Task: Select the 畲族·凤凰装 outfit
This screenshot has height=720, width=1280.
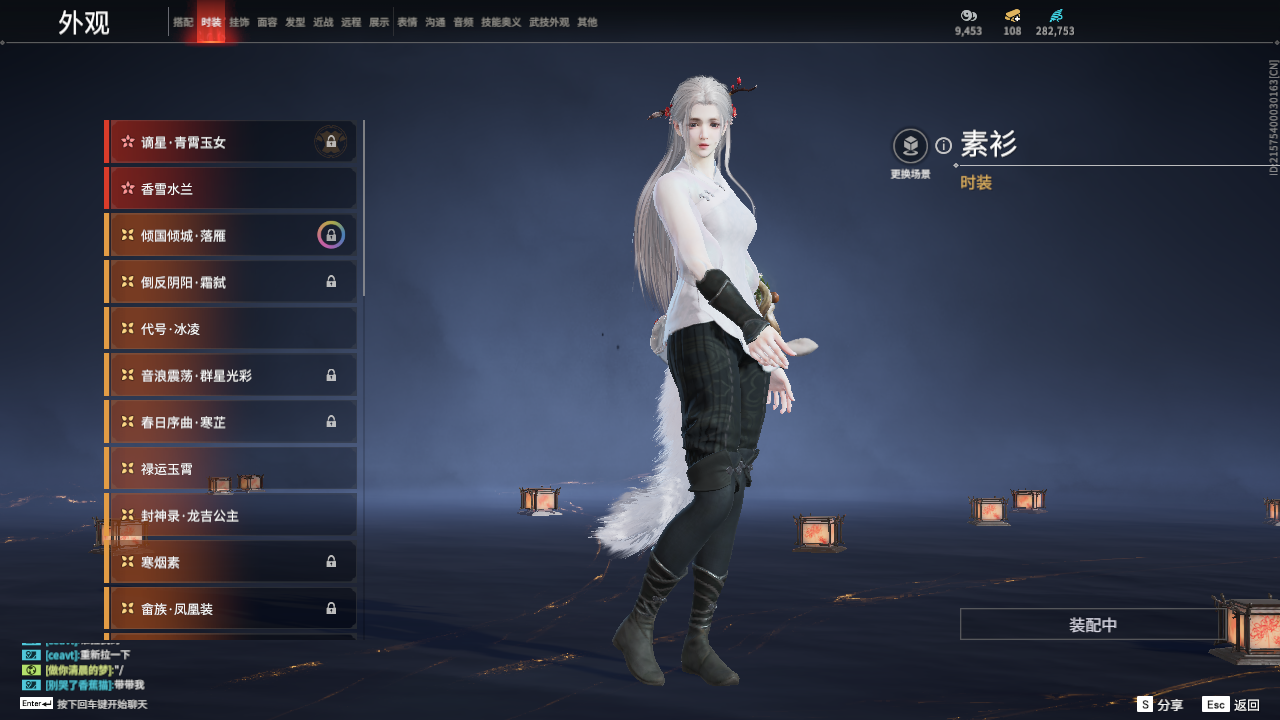Action: (231, 608)
